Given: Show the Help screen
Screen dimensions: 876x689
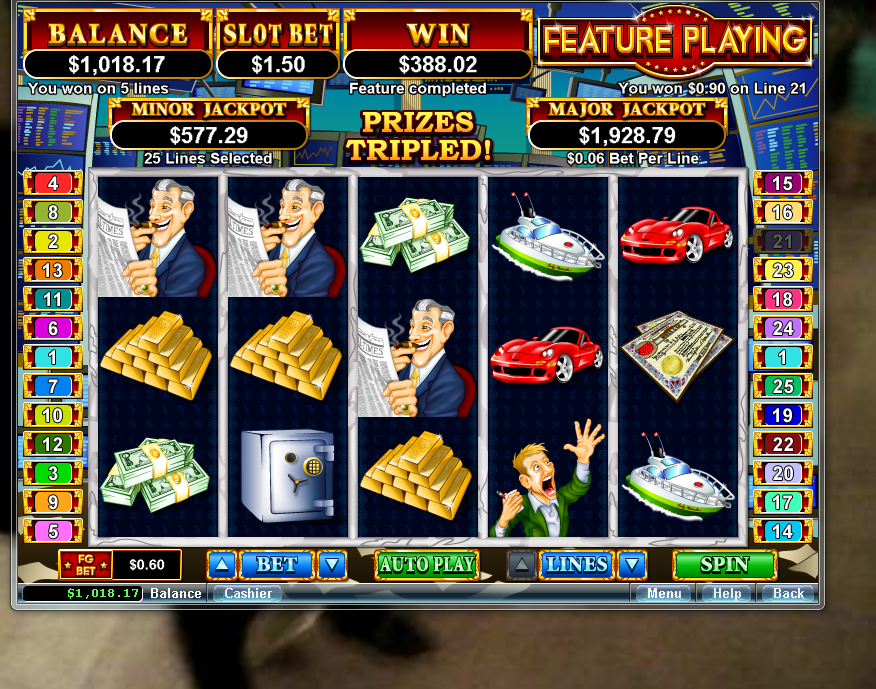Looking at the screenshot, I should [727, 593].
